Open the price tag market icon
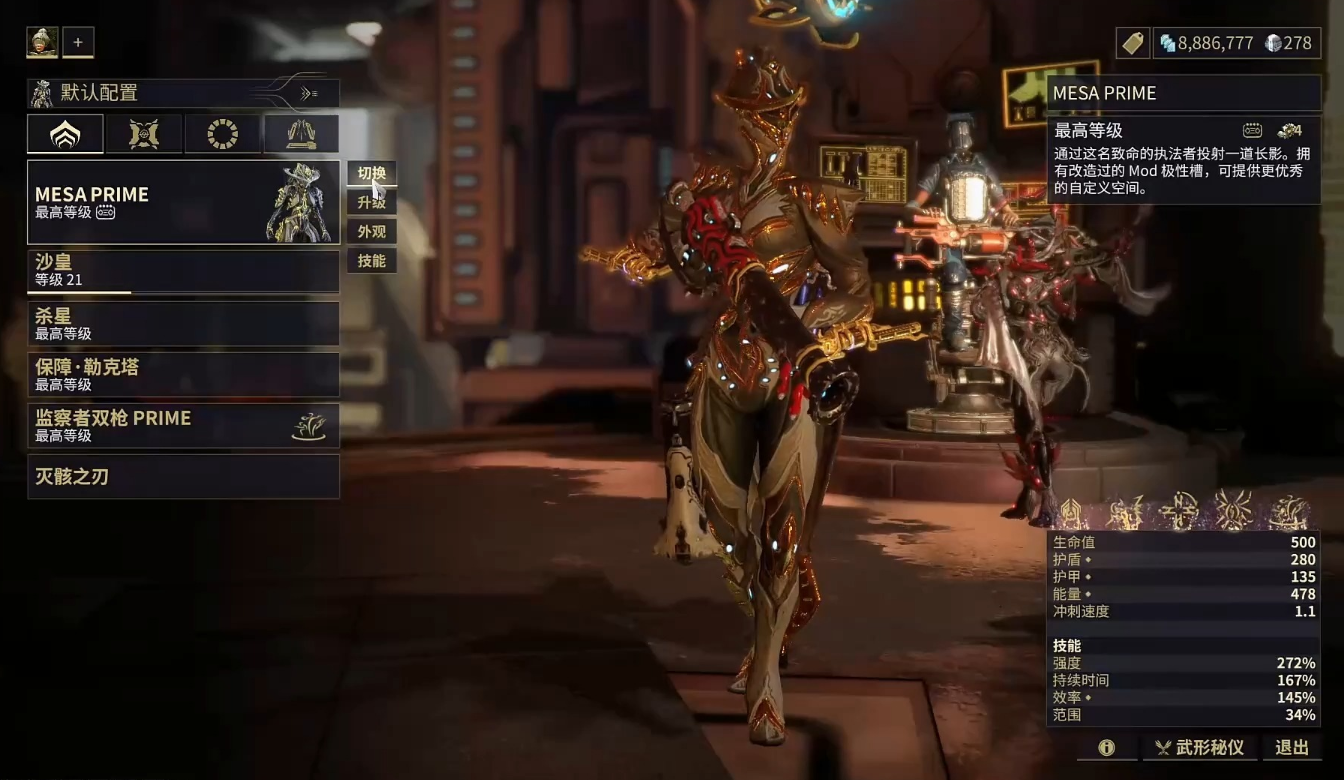The width and height of the screenshot is (1344, 780). [x=1132, y=43]
